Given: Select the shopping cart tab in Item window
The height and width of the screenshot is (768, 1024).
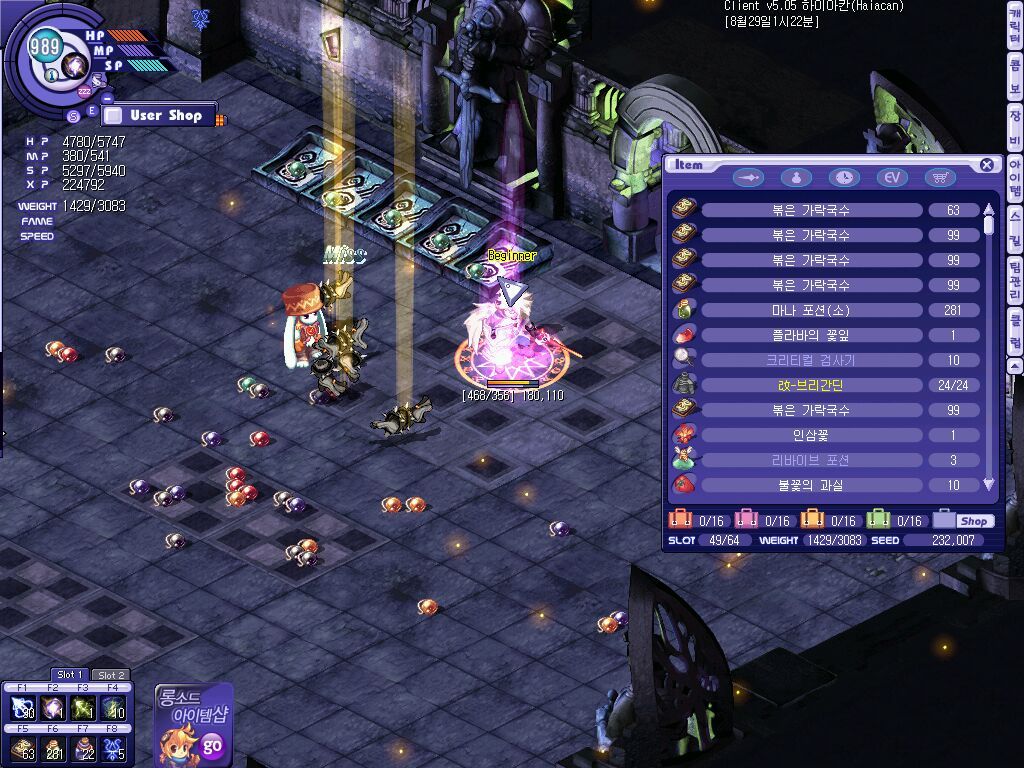Looking at the screenshot, I should click(940, 177).
